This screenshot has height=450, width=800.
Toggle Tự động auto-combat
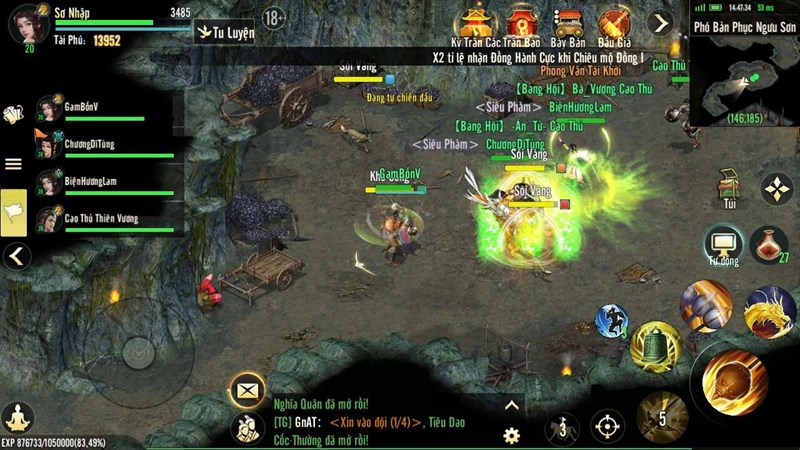[722, 245]
